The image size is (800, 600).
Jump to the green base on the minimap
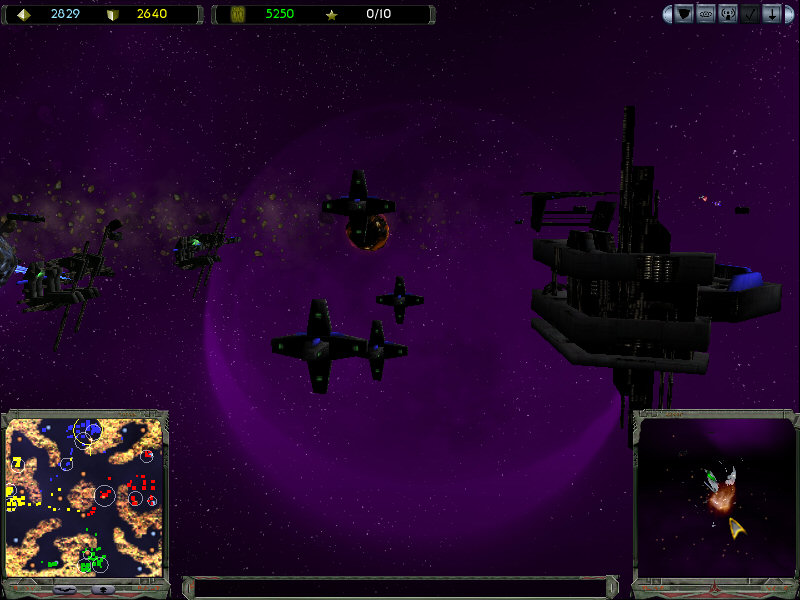click(x=92, y=558)
